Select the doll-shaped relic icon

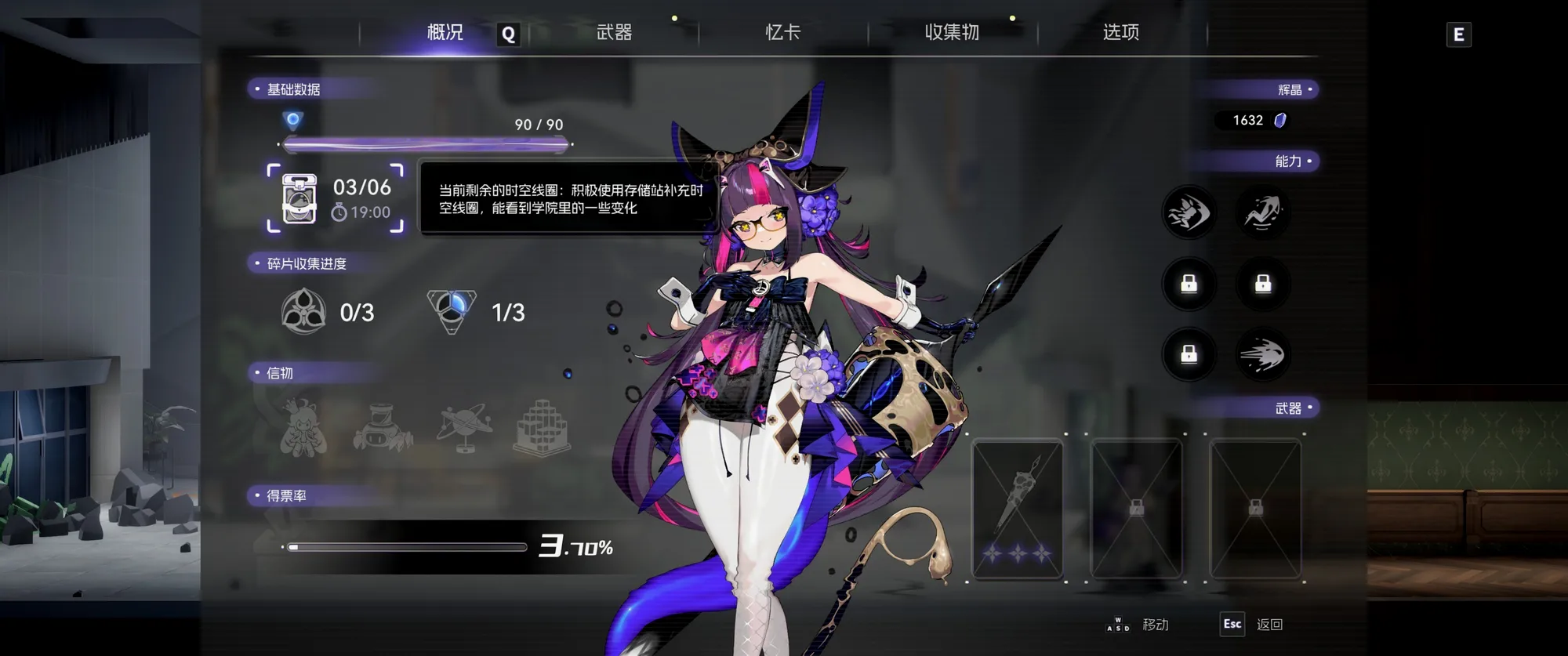(303, 428)
